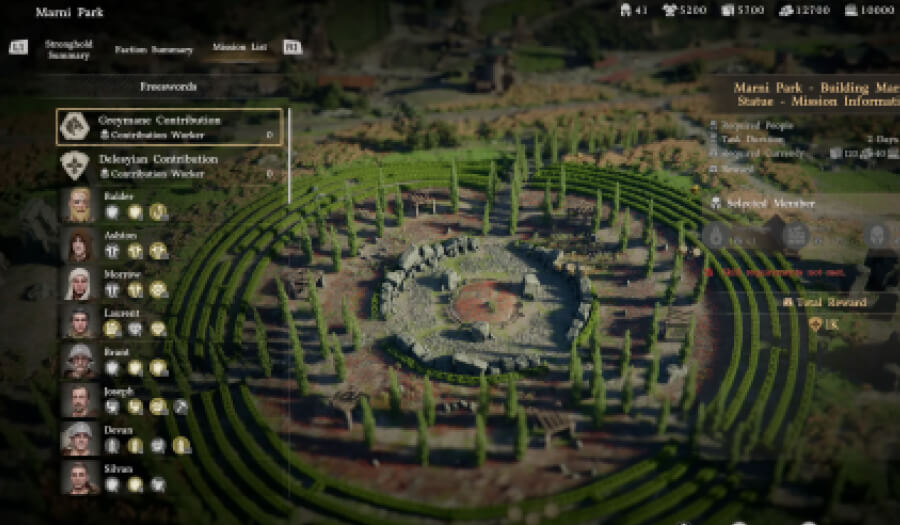
Task: Switch to the Faction Summary tab
Action: pos(153,49)
